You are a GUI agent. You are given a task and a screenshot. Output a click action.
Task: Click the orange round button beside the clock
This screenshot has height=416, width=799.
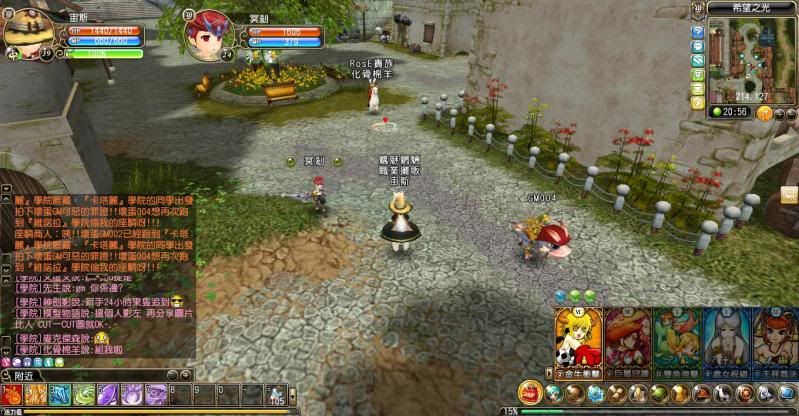click(x=765, y=113)
